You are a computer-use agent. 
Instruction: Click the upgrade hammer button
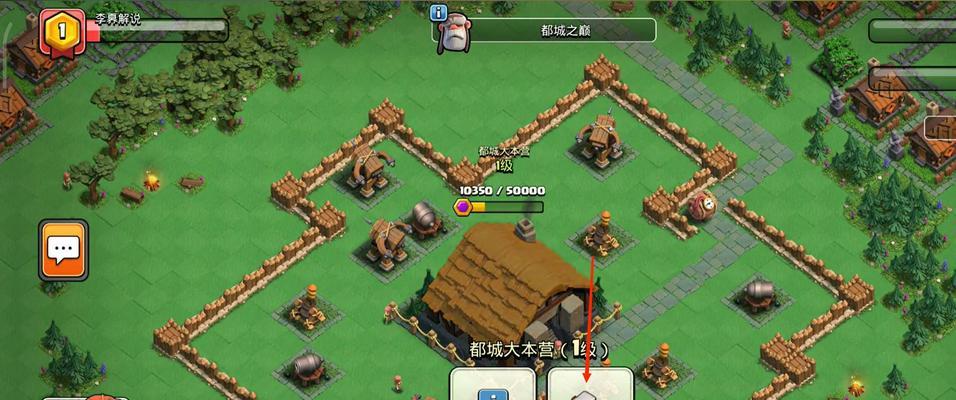(x=589, y=386)
